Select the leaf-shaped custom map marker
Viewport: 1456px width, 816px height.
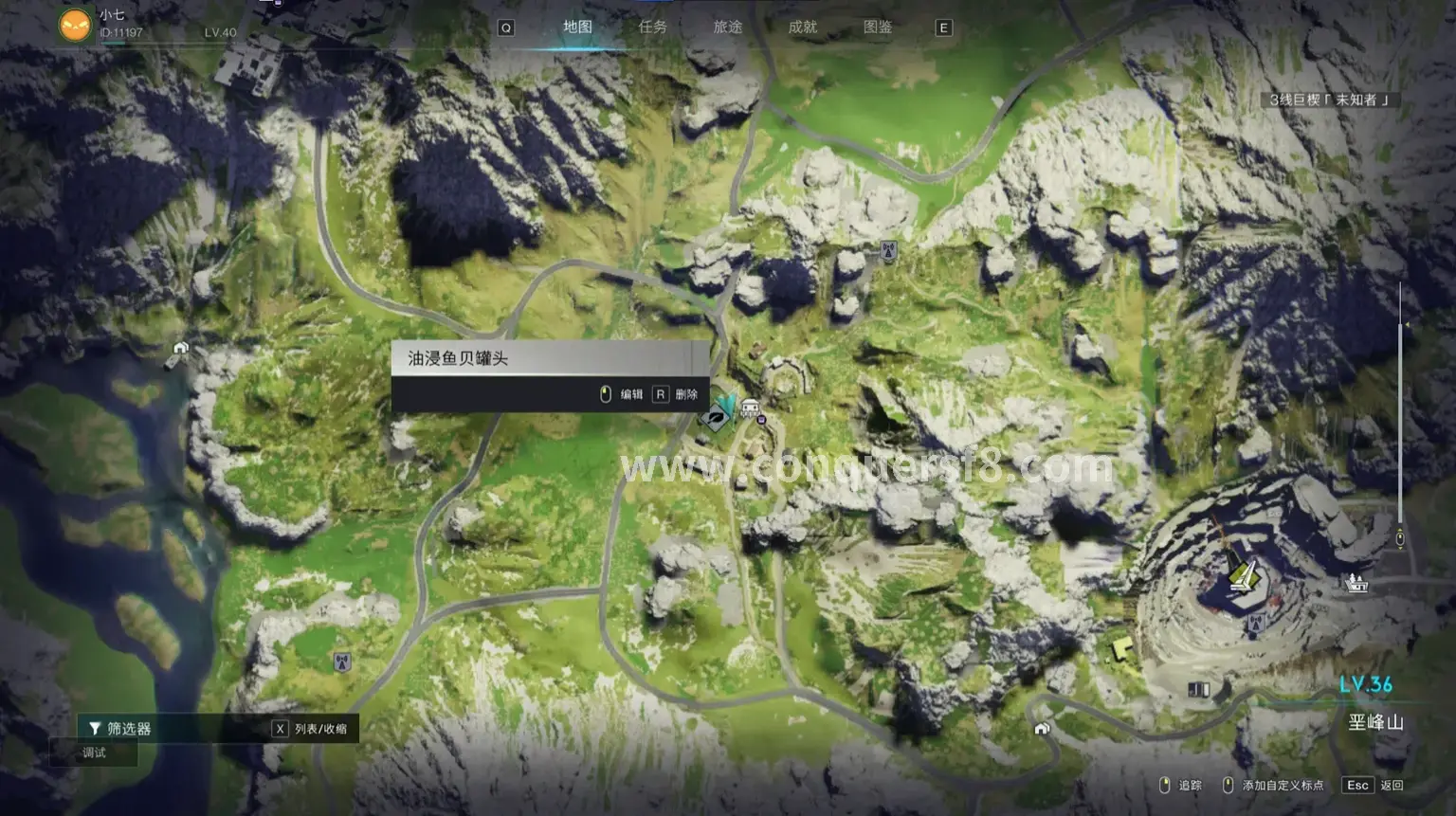click(x=717, y=416)
